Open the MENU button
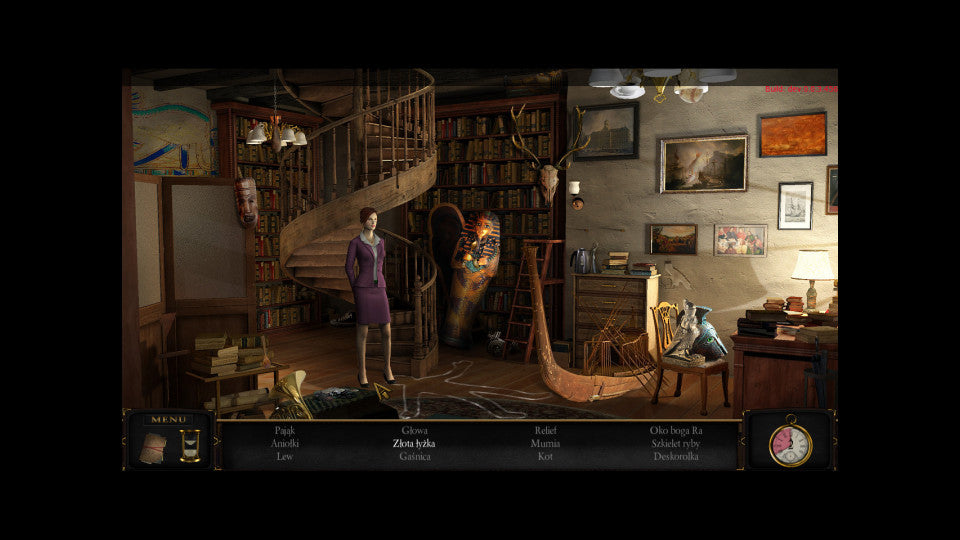960x540 pixels. (x=167, y=420)
